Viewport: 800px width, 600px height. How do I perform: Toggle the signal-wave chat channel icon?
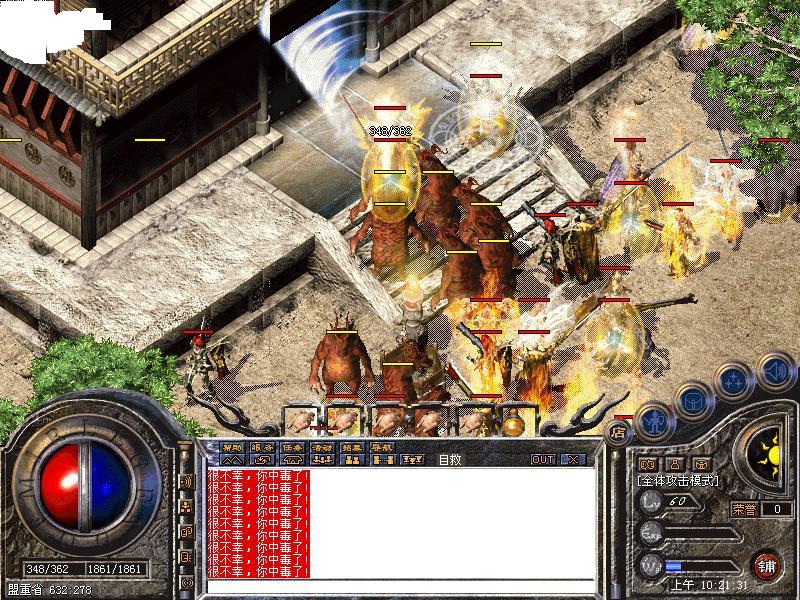[x=186, y=482]
